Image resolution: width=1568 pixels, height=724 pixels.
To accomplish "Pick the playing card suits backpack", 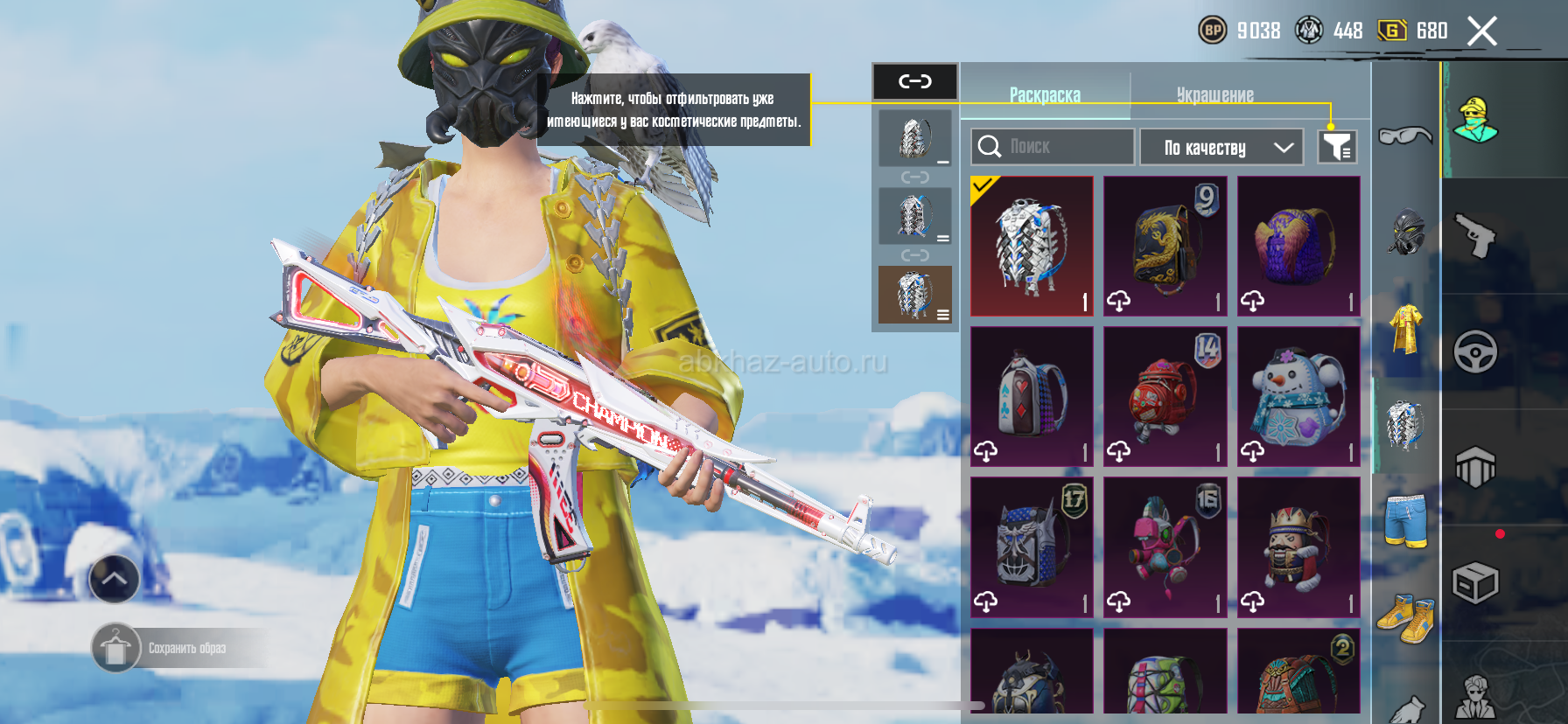I will (x=1032, y=396).
